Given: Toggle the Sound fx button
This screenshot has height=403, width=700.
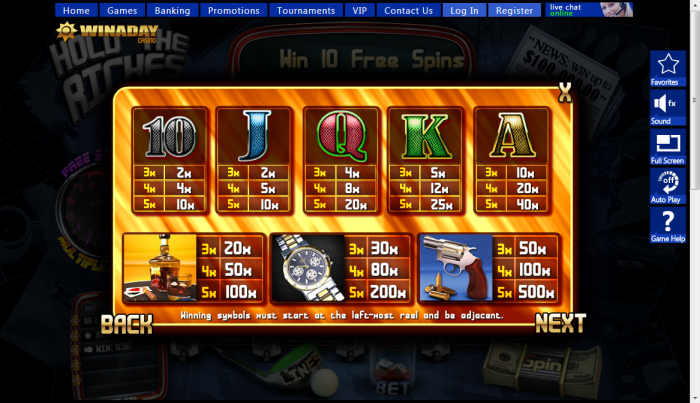Looking at the screenshot, I should pyautogui.click(x=665, y=107).
